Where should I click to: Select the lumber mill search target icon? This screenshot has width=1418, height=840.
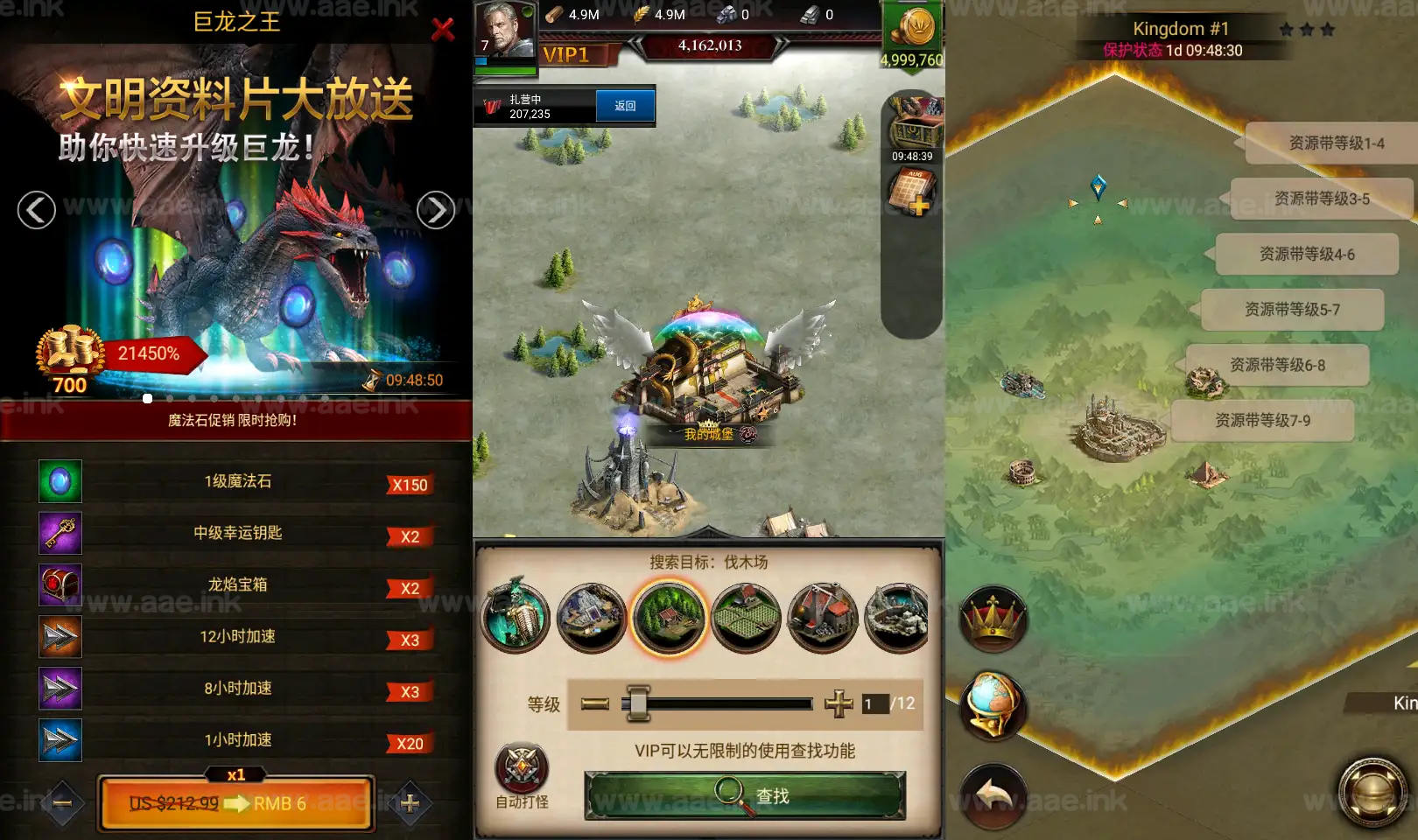(670, 617)
